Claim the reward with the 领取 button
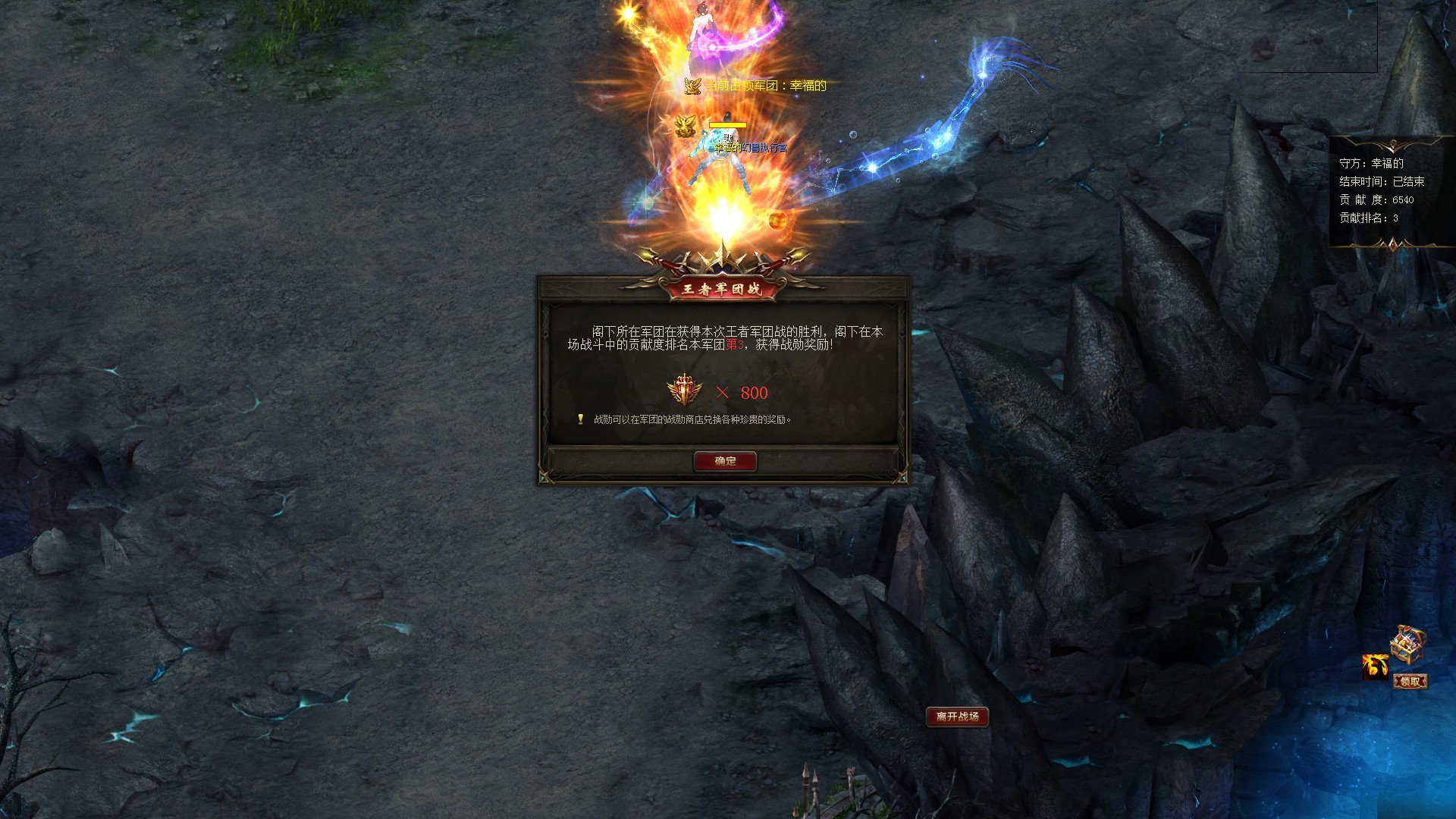Image resolution: width=1456 pixels, height=819 pixels. click(1410, 682)
